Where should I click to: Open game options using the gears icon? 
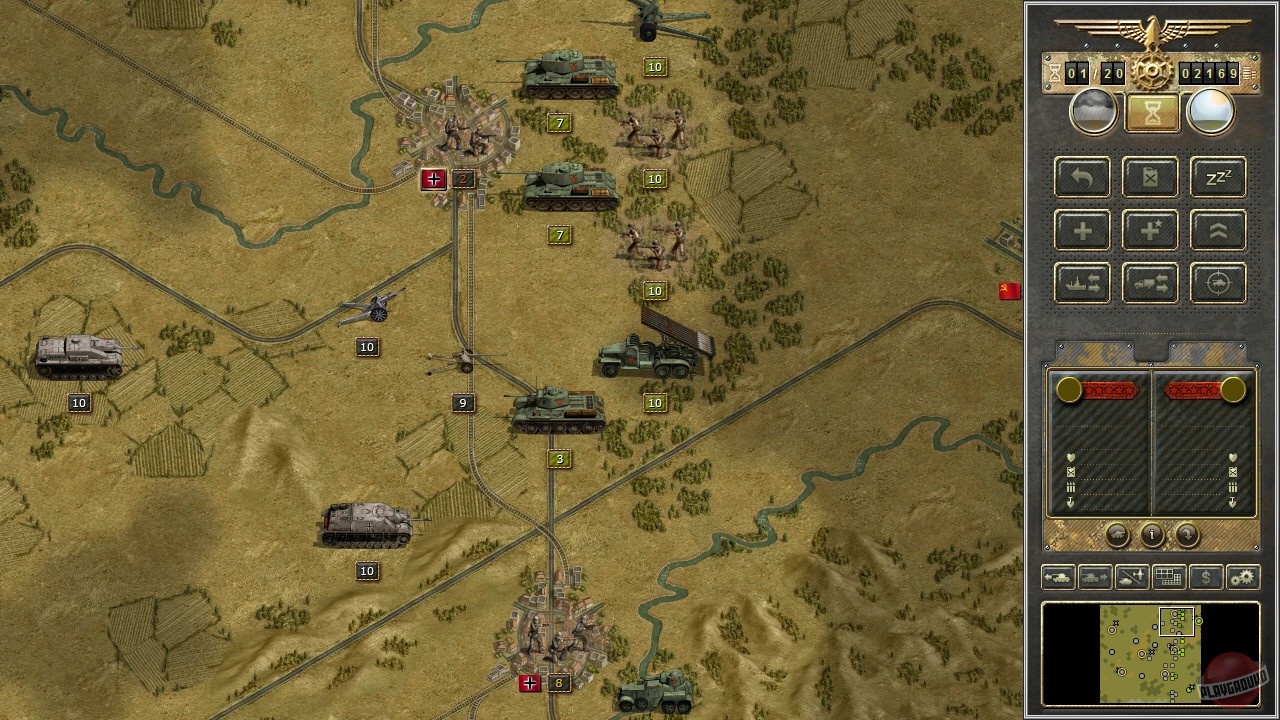pos(1242,577)
